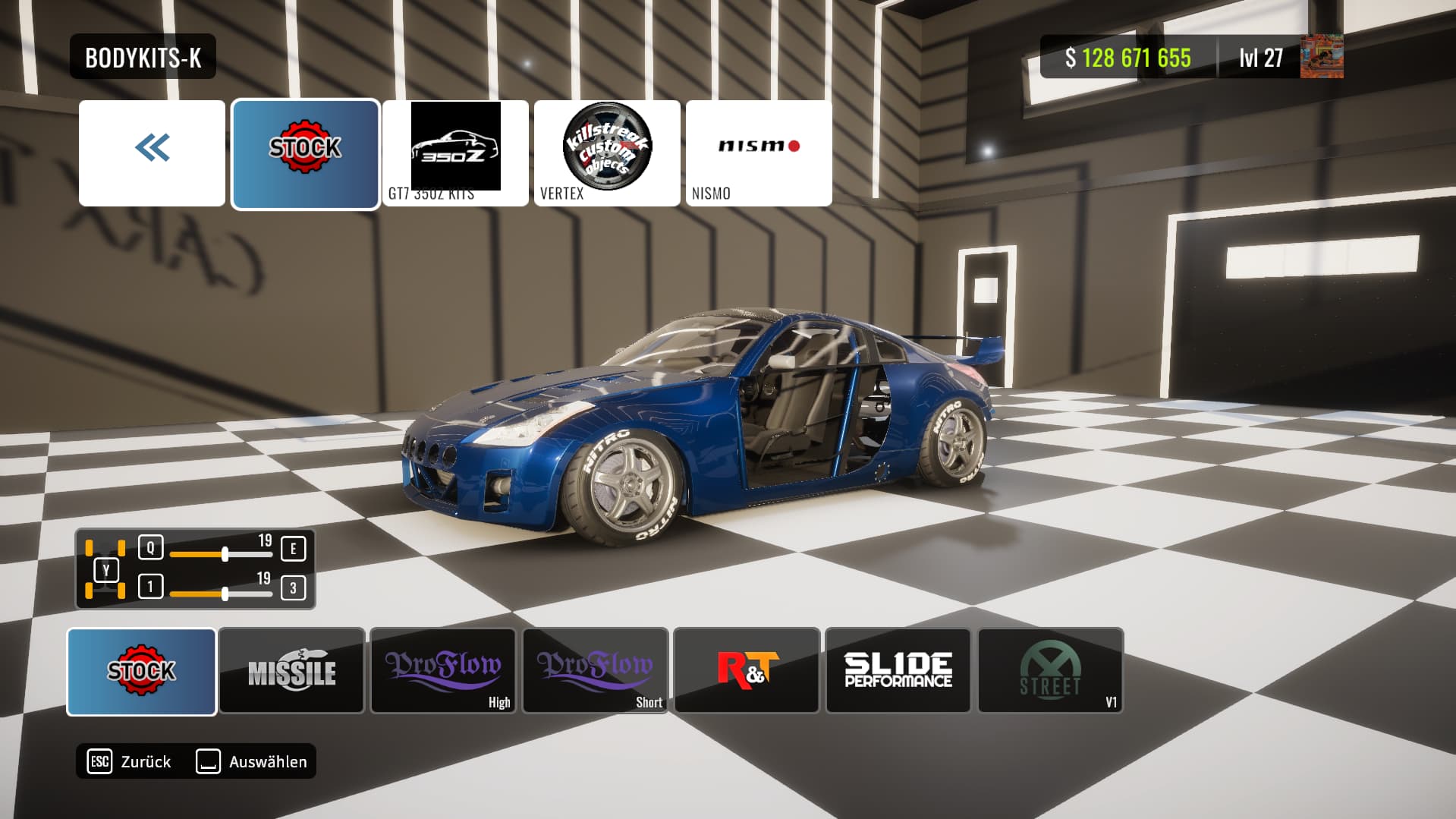Choose the Slide Performance part

coord(898,672)
